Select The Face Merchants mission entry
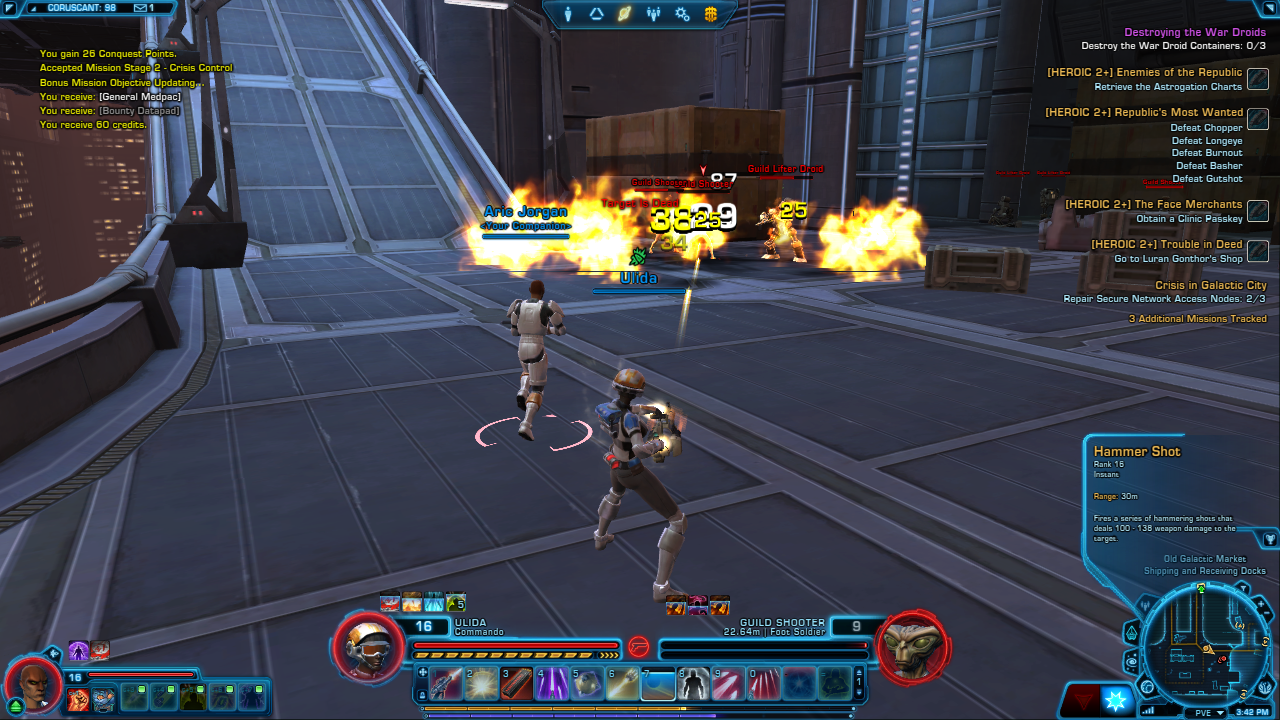This screenshot has width=1280, height=720. click(1153, 204)
